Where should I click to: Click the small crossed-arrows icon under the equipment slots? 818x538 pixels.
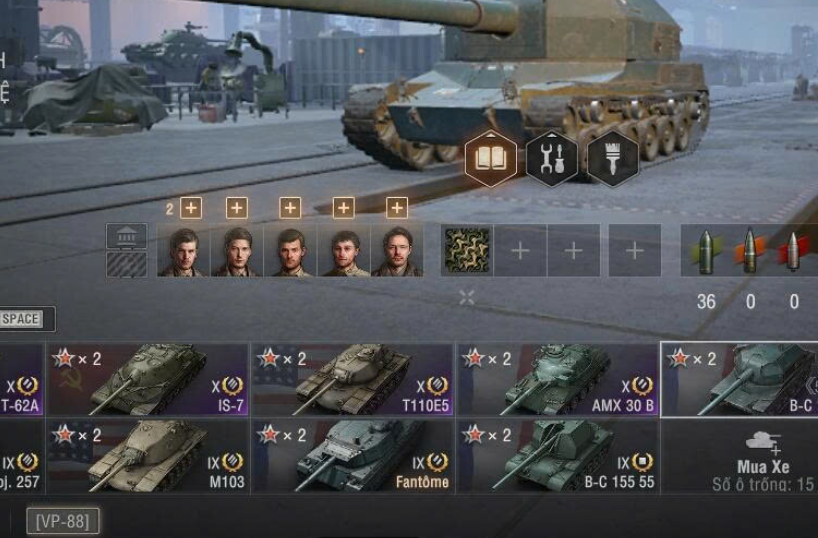point(467,297)
